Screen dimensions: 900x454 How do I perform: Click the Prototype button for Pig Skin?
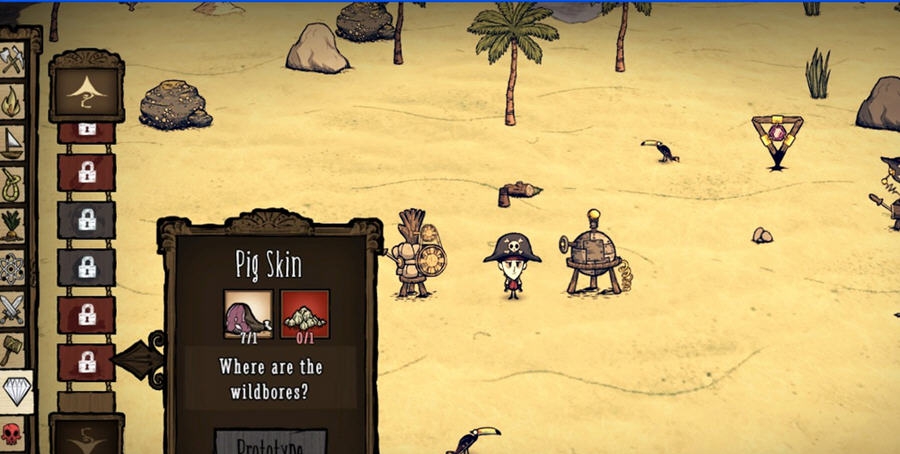click(270, 443)
